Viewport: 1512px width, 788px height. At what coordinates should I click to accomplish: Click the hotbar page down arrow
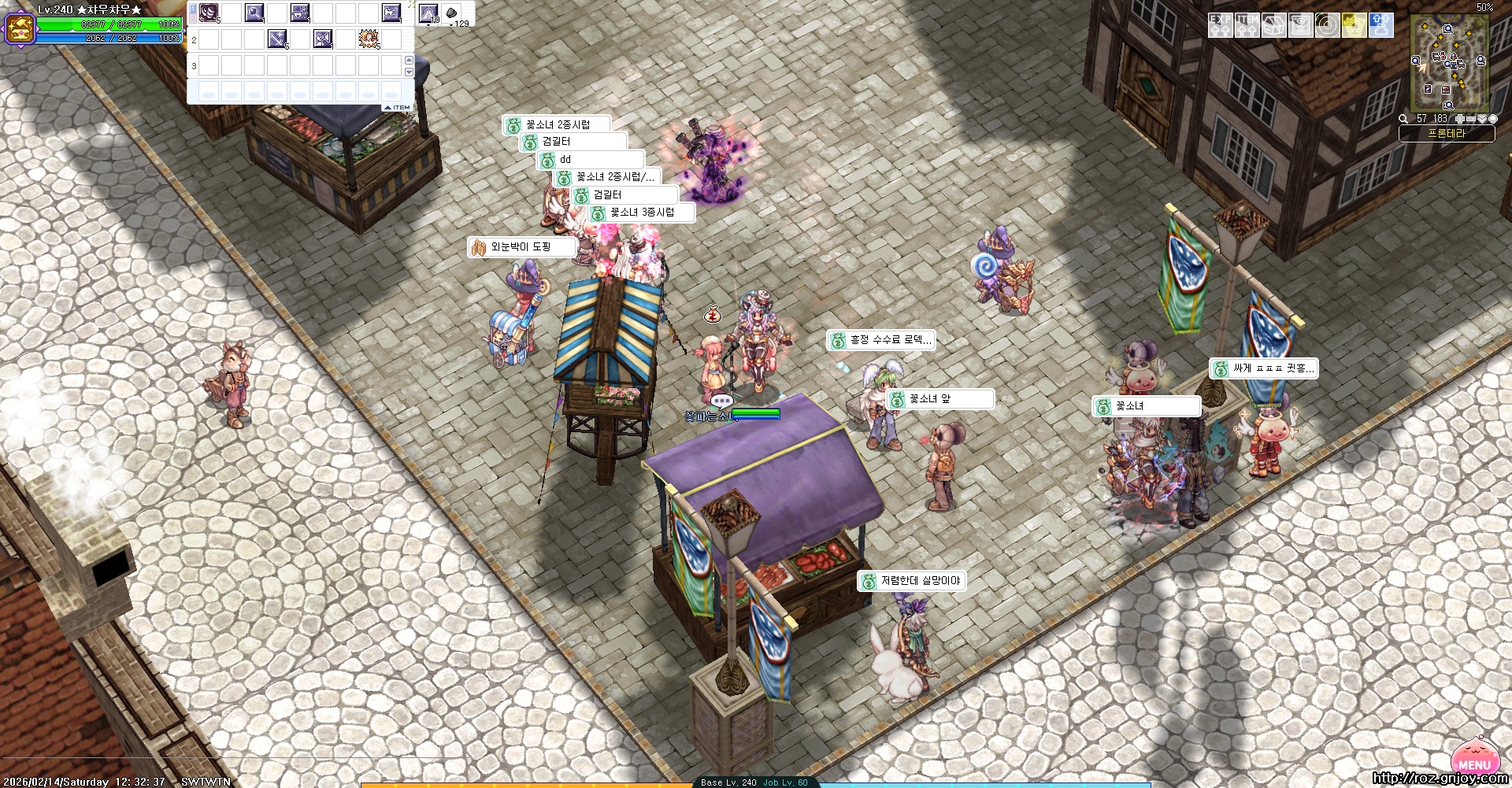tap(409, 72)
